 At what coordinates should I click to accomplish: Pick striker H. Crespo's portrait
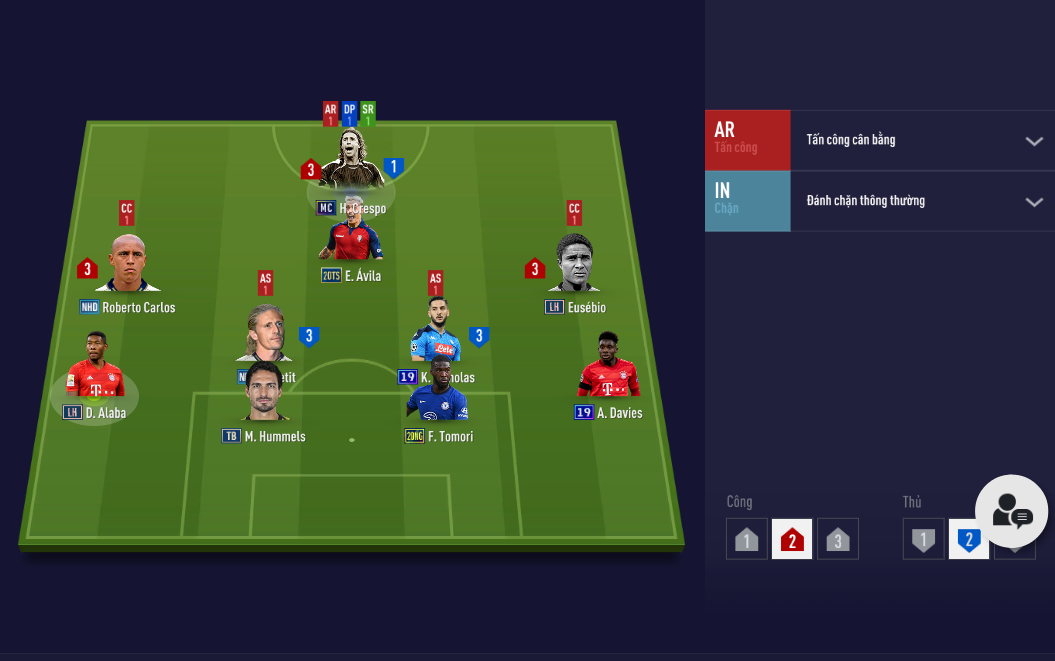pos(351,160)
